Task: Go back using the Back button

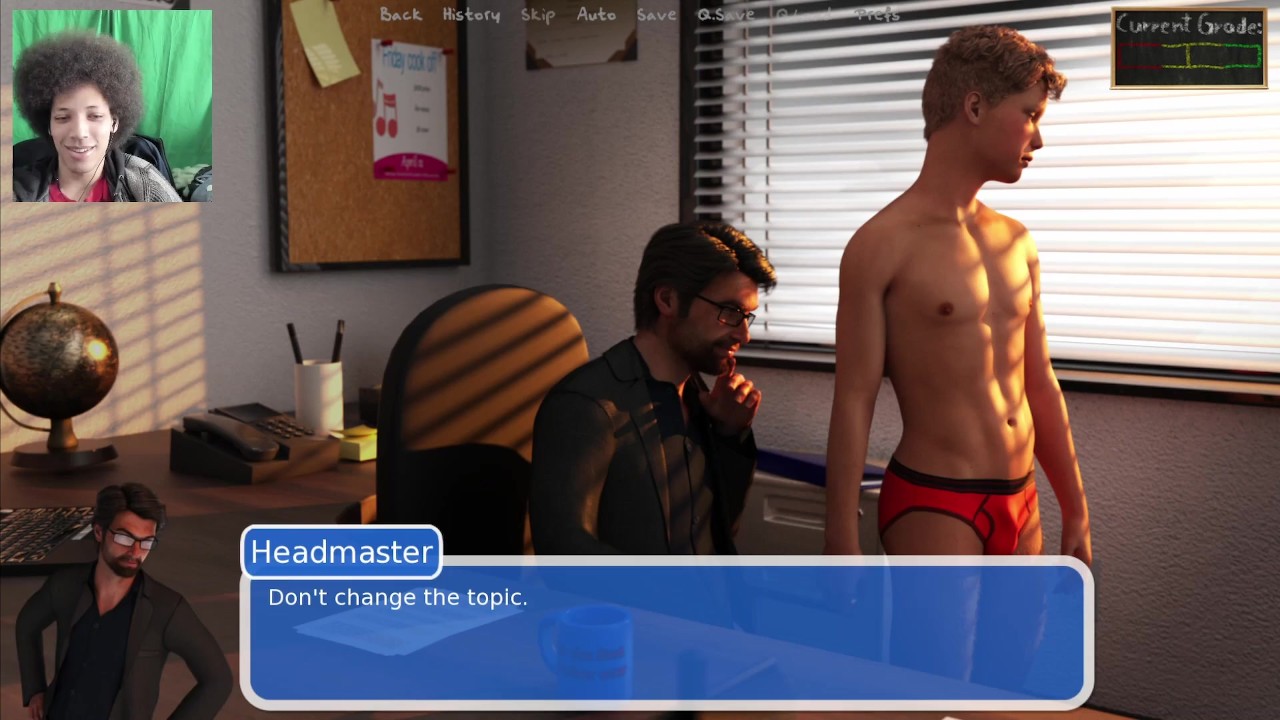Action: pos(401,15)
